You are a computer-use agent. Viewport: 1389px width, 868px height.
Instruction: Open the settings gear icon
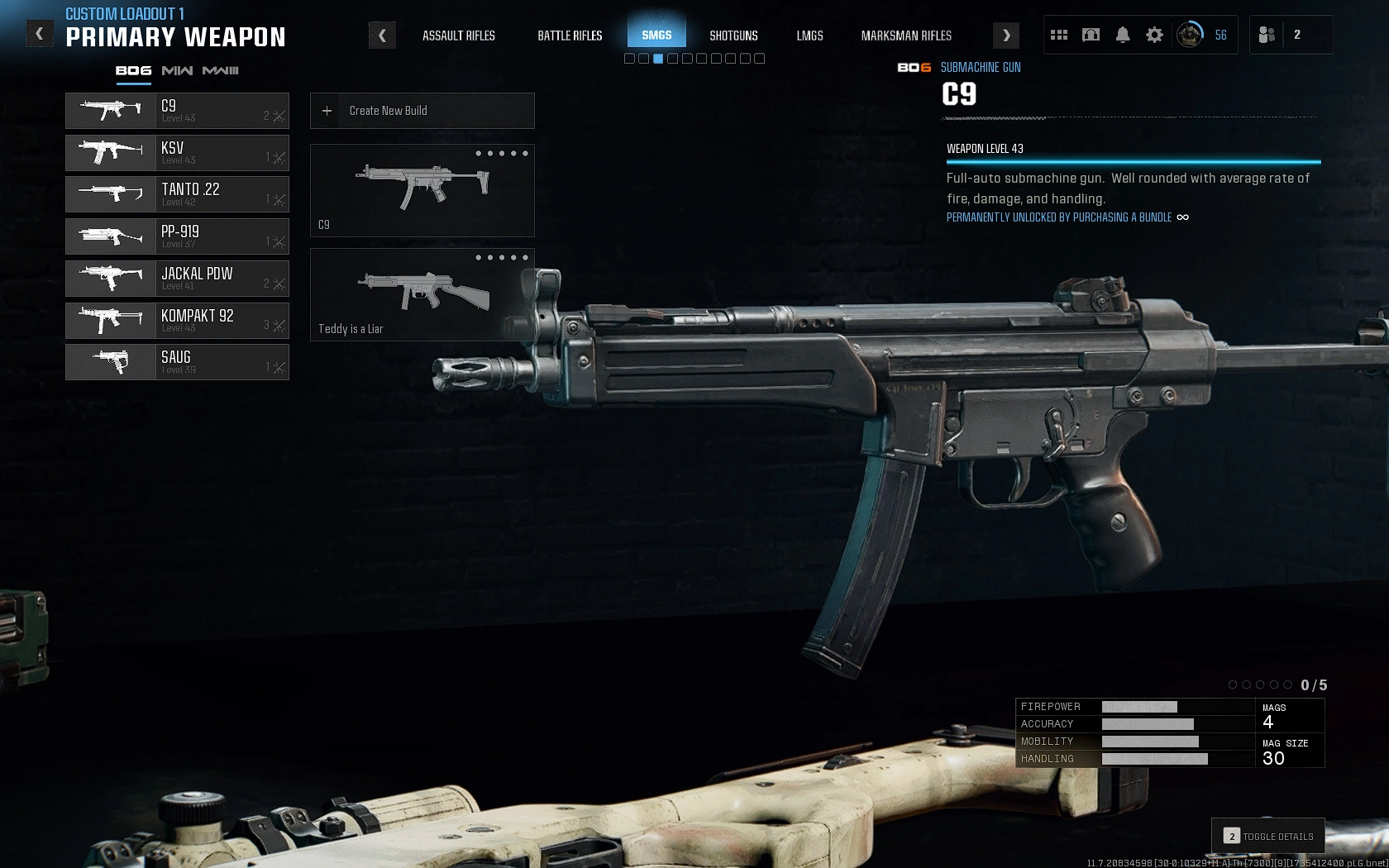(1154, 35)
